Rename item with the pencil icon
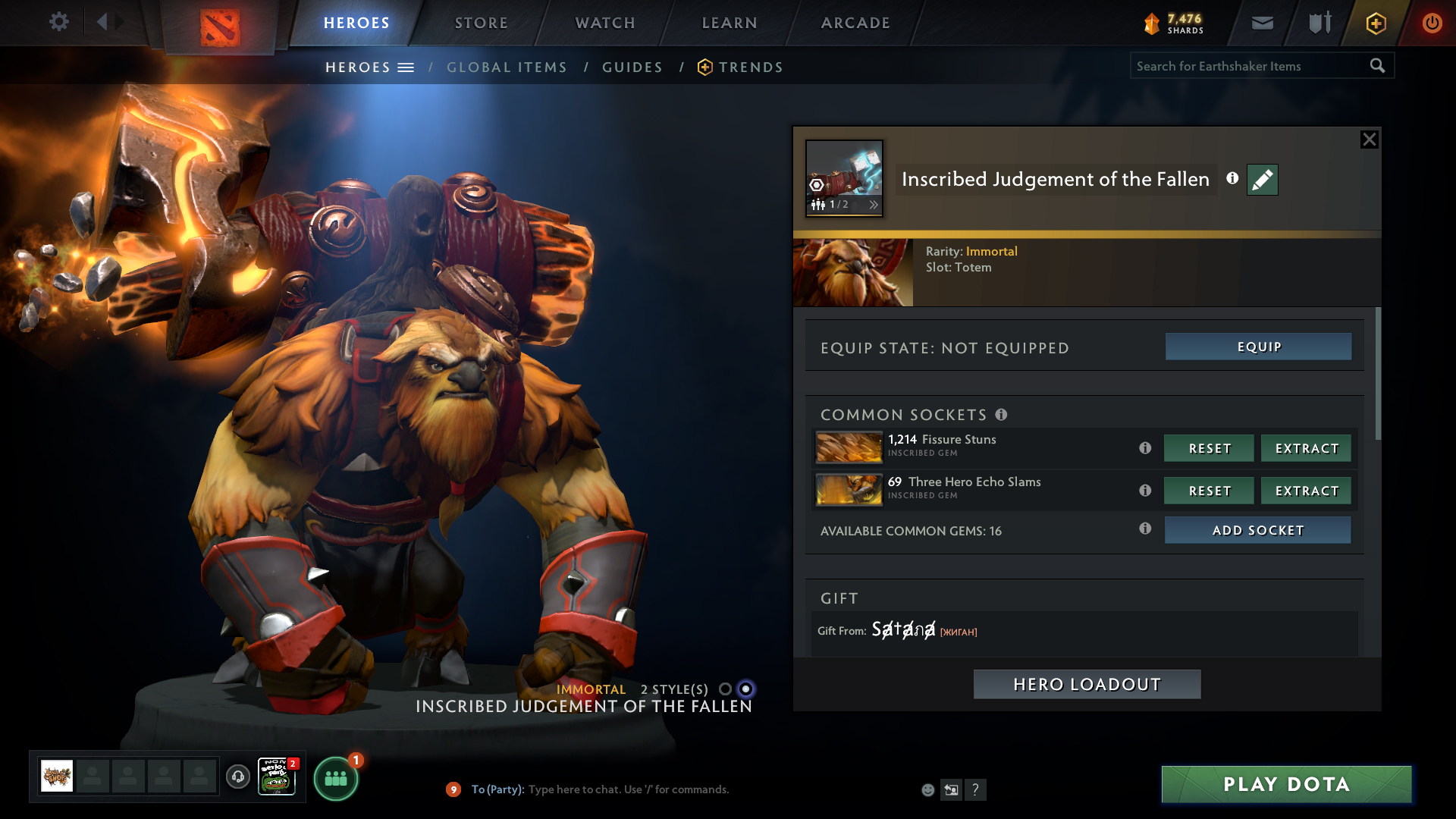 1262,180
